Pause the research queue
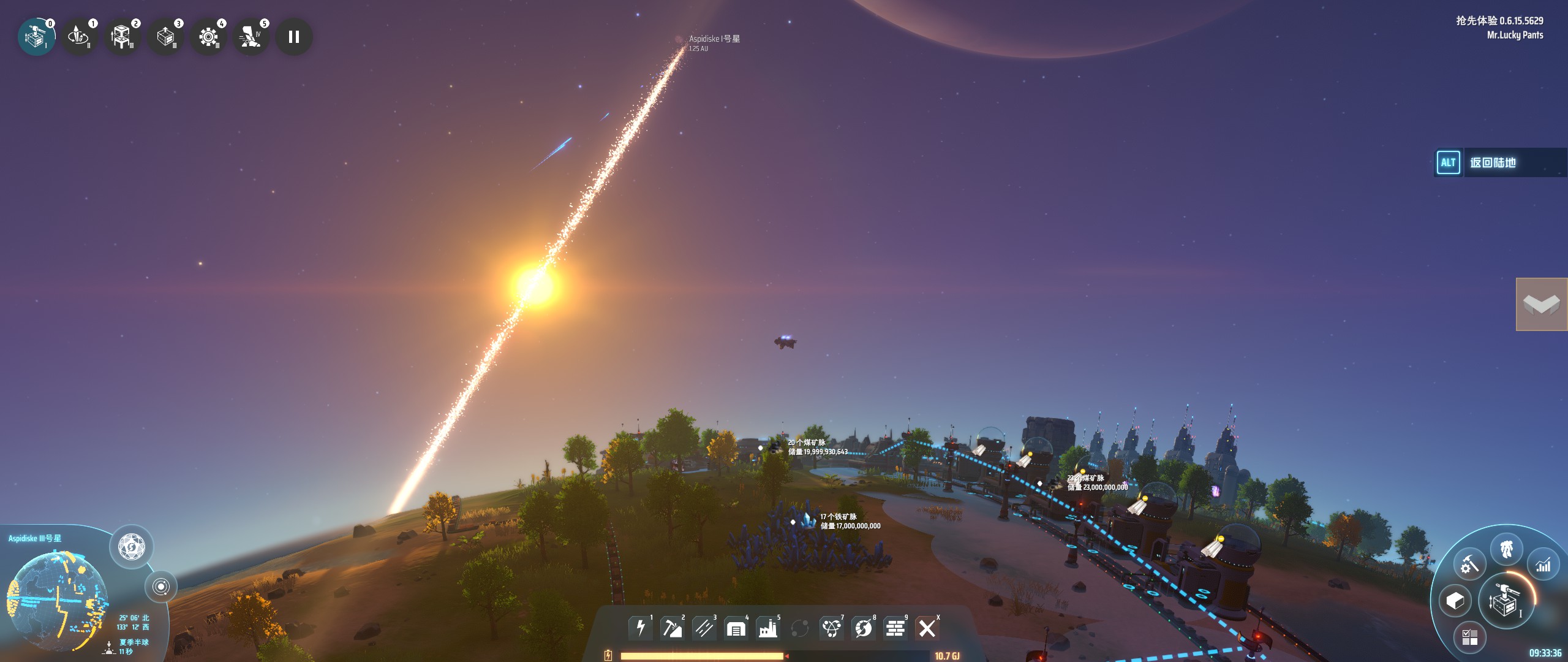 pyautogui.click(x=294, y=37)
